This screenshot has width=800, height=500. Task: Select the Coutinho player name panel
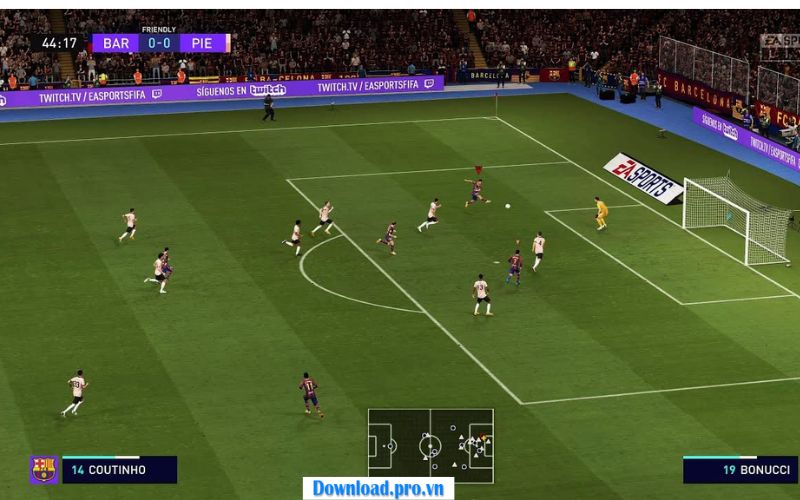(x=119, y=470)
